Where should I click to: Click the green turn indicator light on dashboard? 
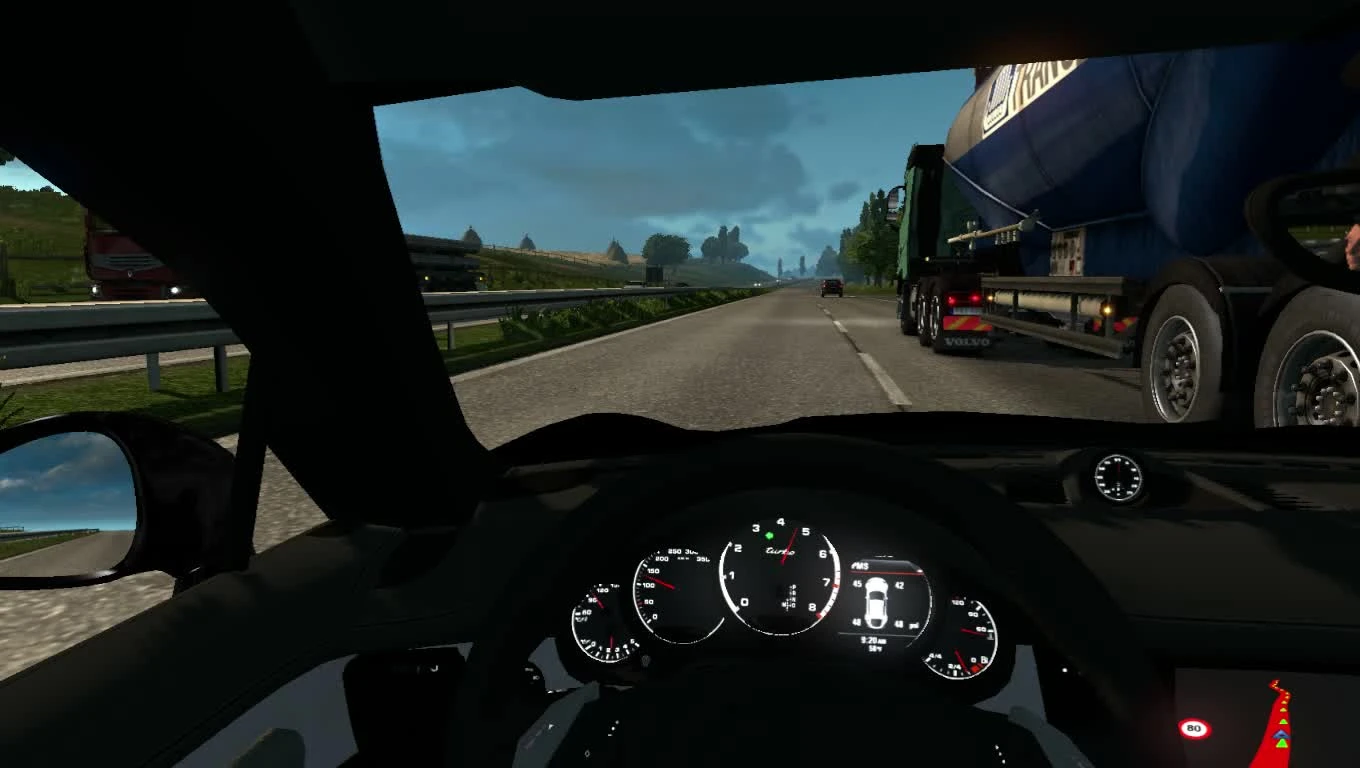click(768, 535)
